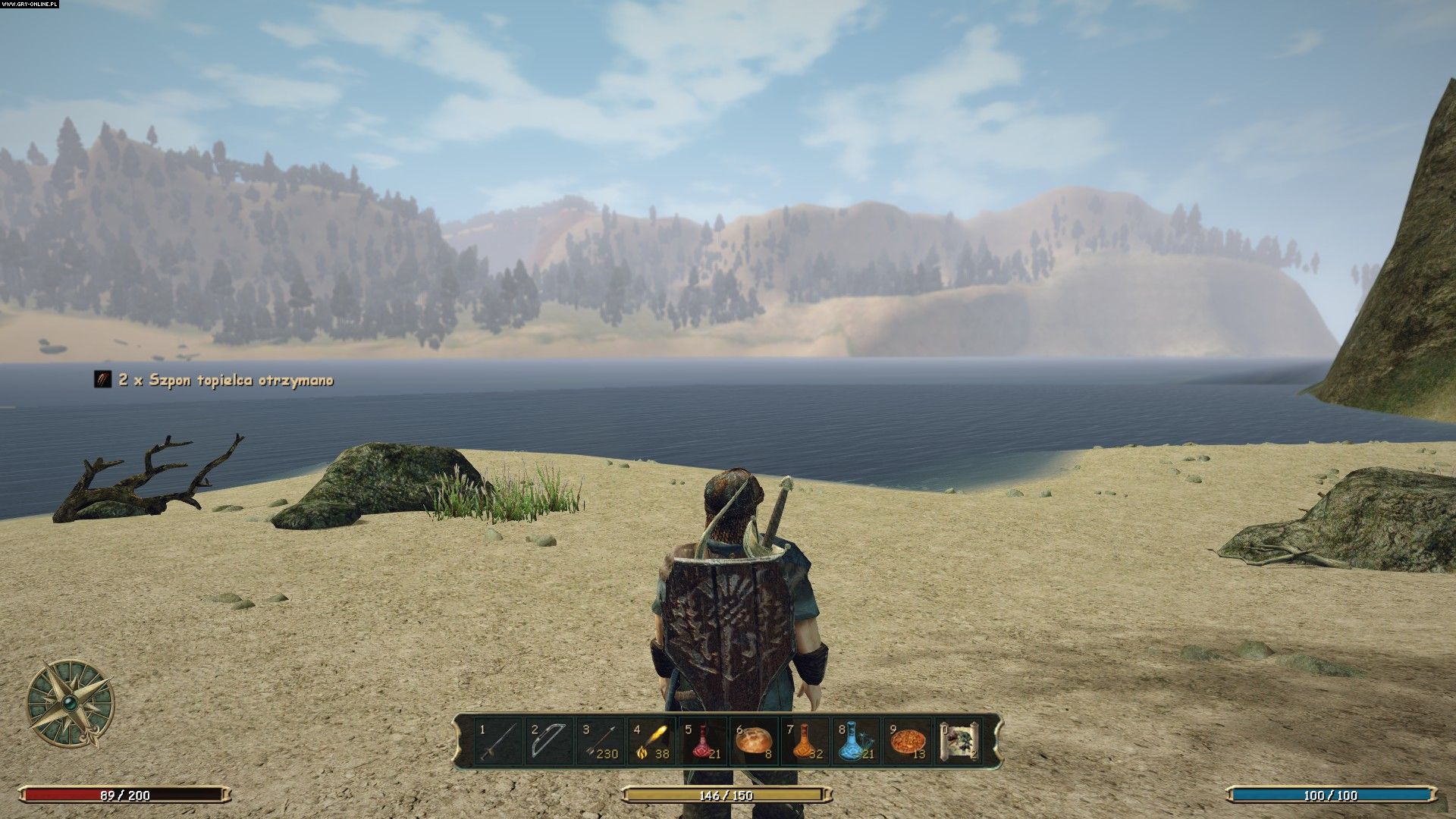Select the orange pie in slot 9

(x=908, y=742)
